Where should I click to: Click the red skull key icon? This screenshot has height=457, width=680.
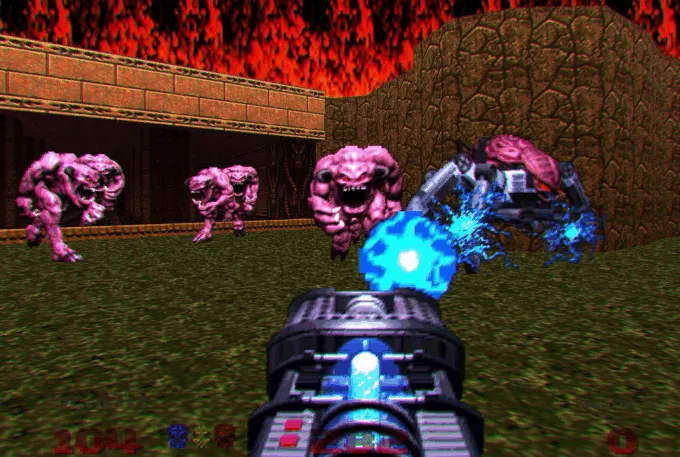click(225, 437)
